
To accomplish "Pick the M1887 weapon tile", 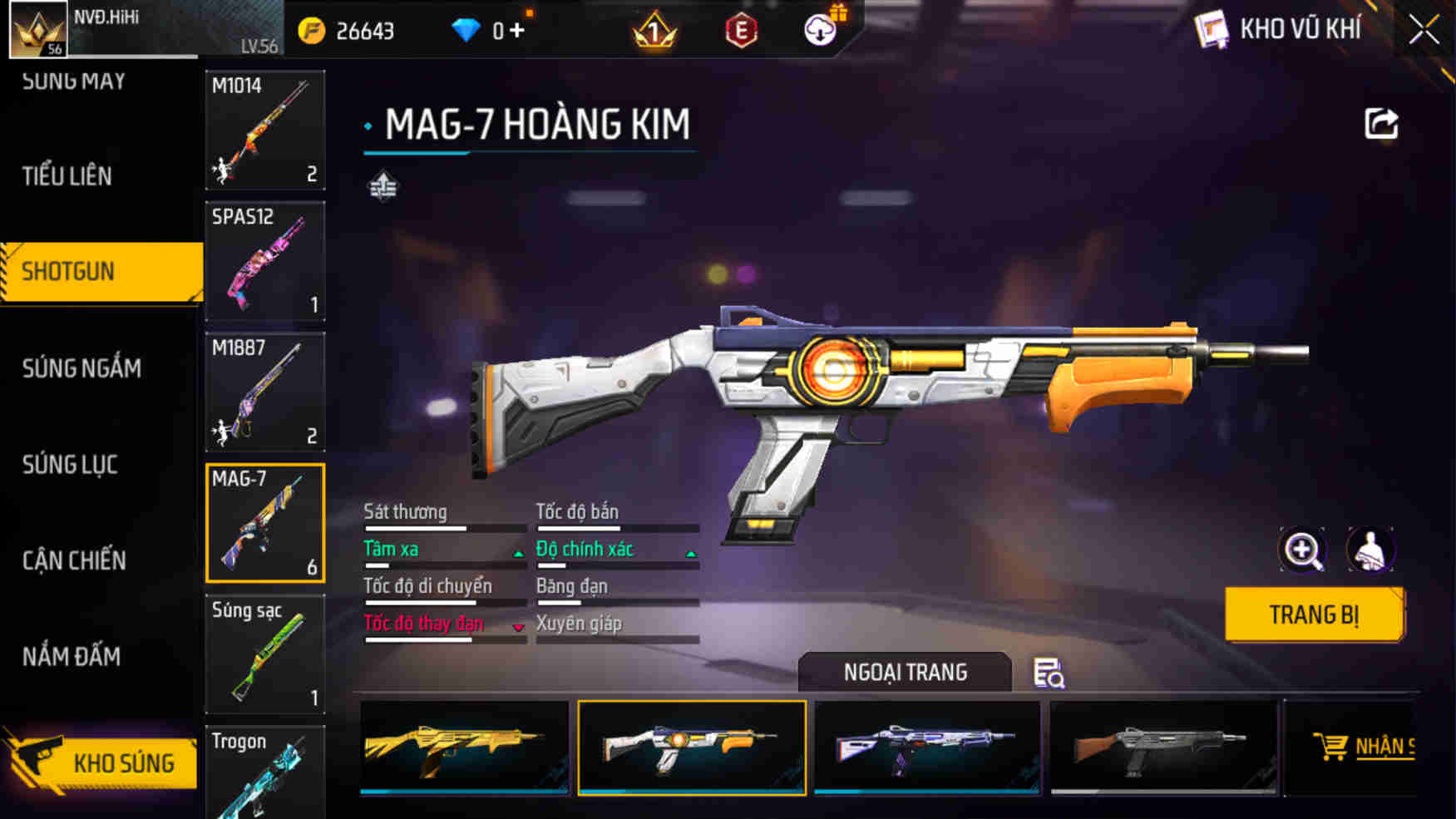I will 264,392.
